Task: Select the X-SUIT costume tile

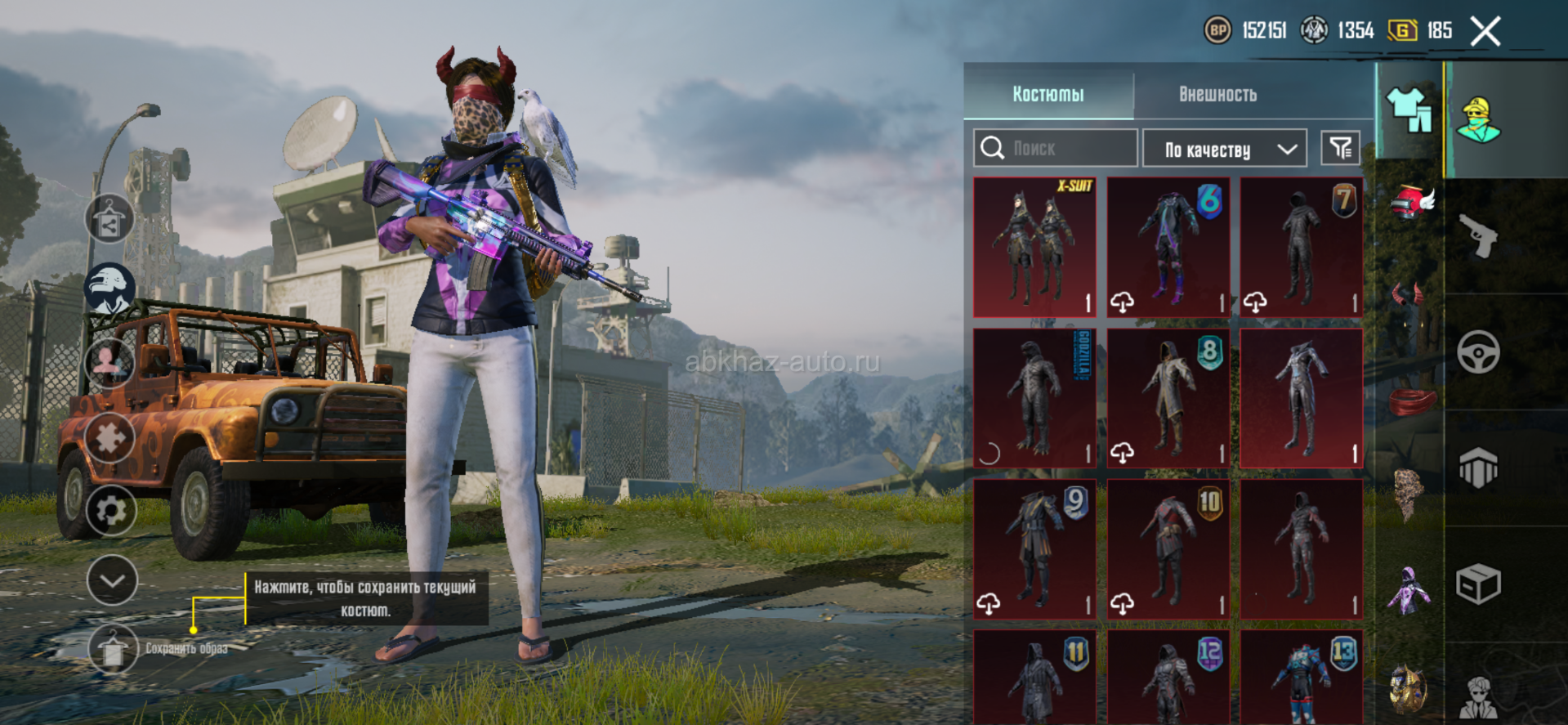Action: [1034, 247]
